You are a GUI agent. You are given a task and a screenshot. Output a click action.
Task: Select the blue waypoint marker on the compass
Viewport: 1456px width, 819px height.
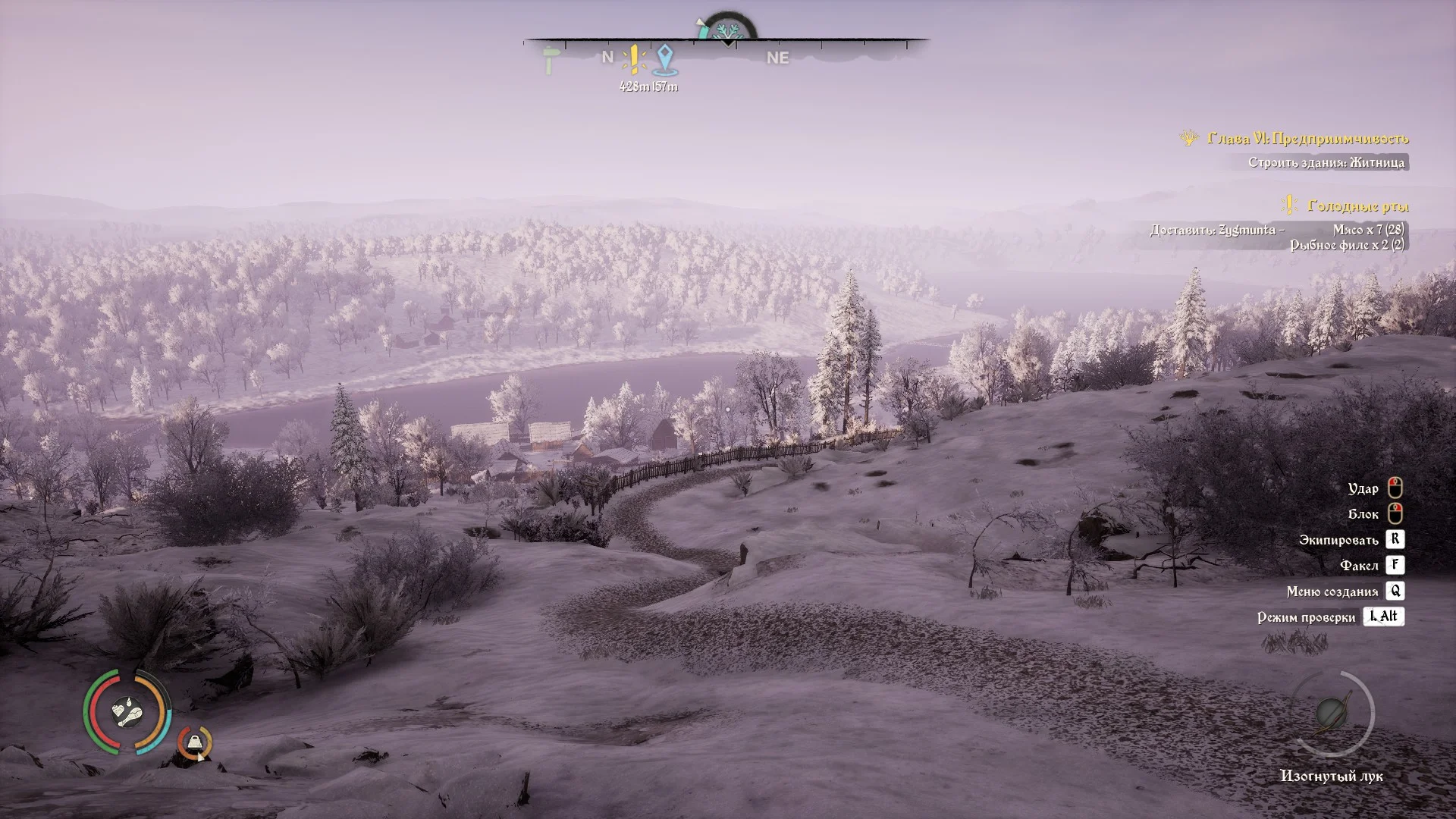664,59
